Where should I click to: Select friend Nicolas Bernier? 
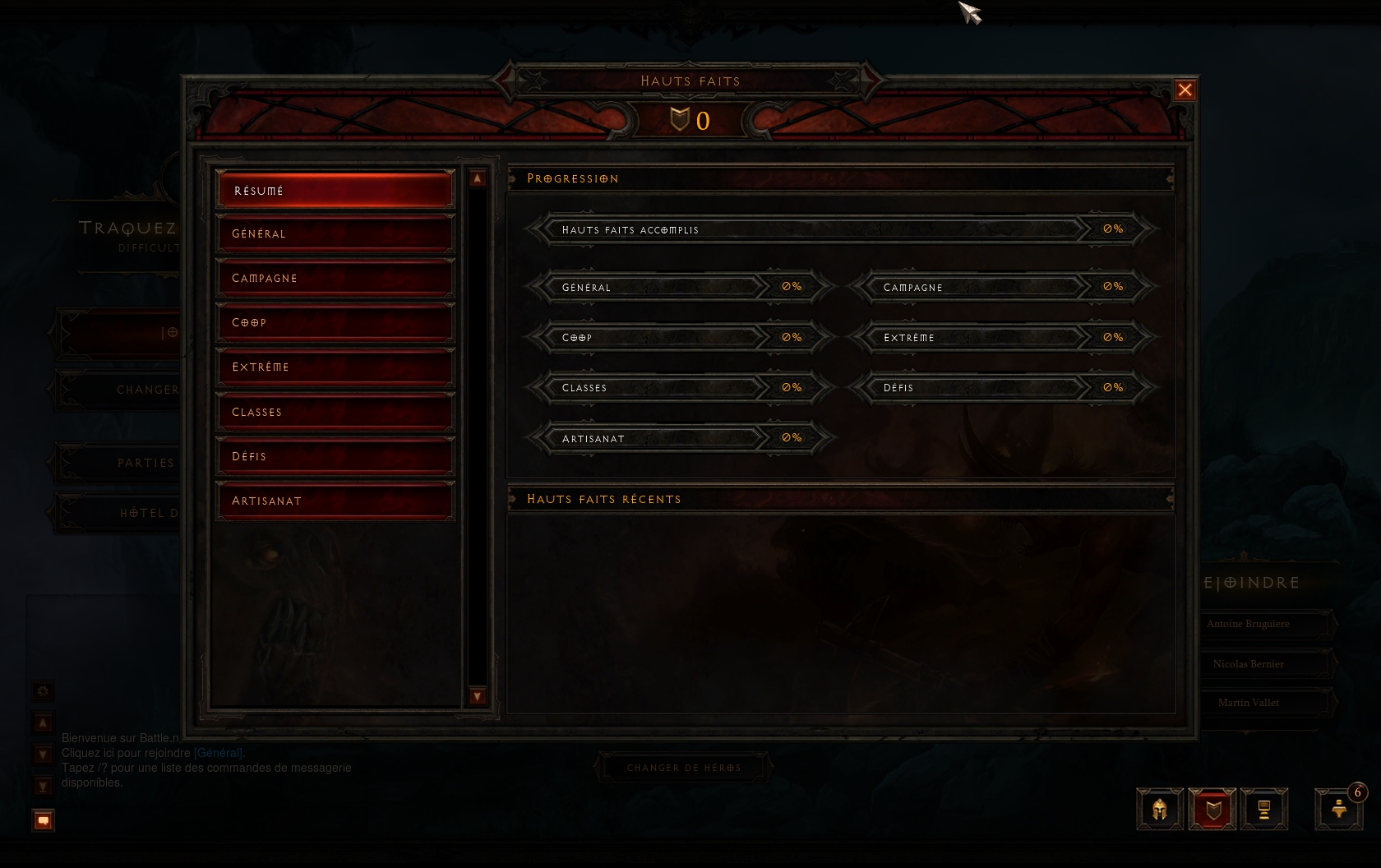tap(1248, 664)
